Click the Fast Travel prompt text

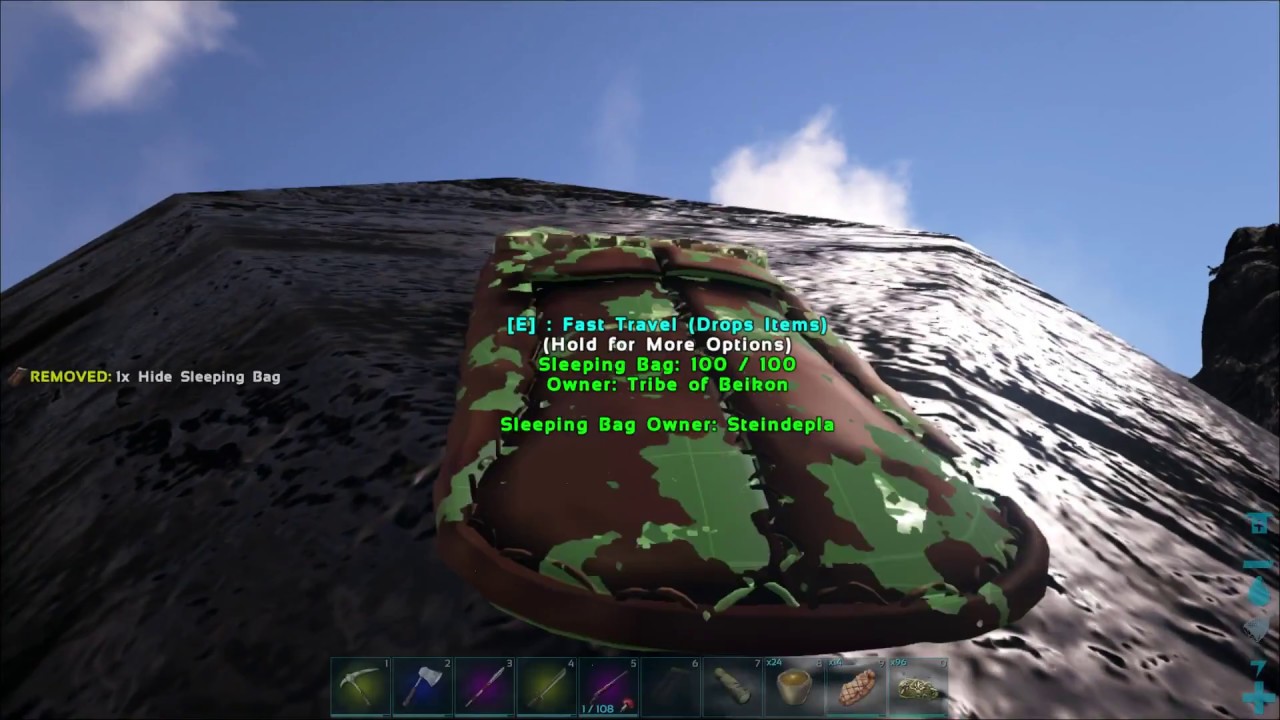coord(666,324)
